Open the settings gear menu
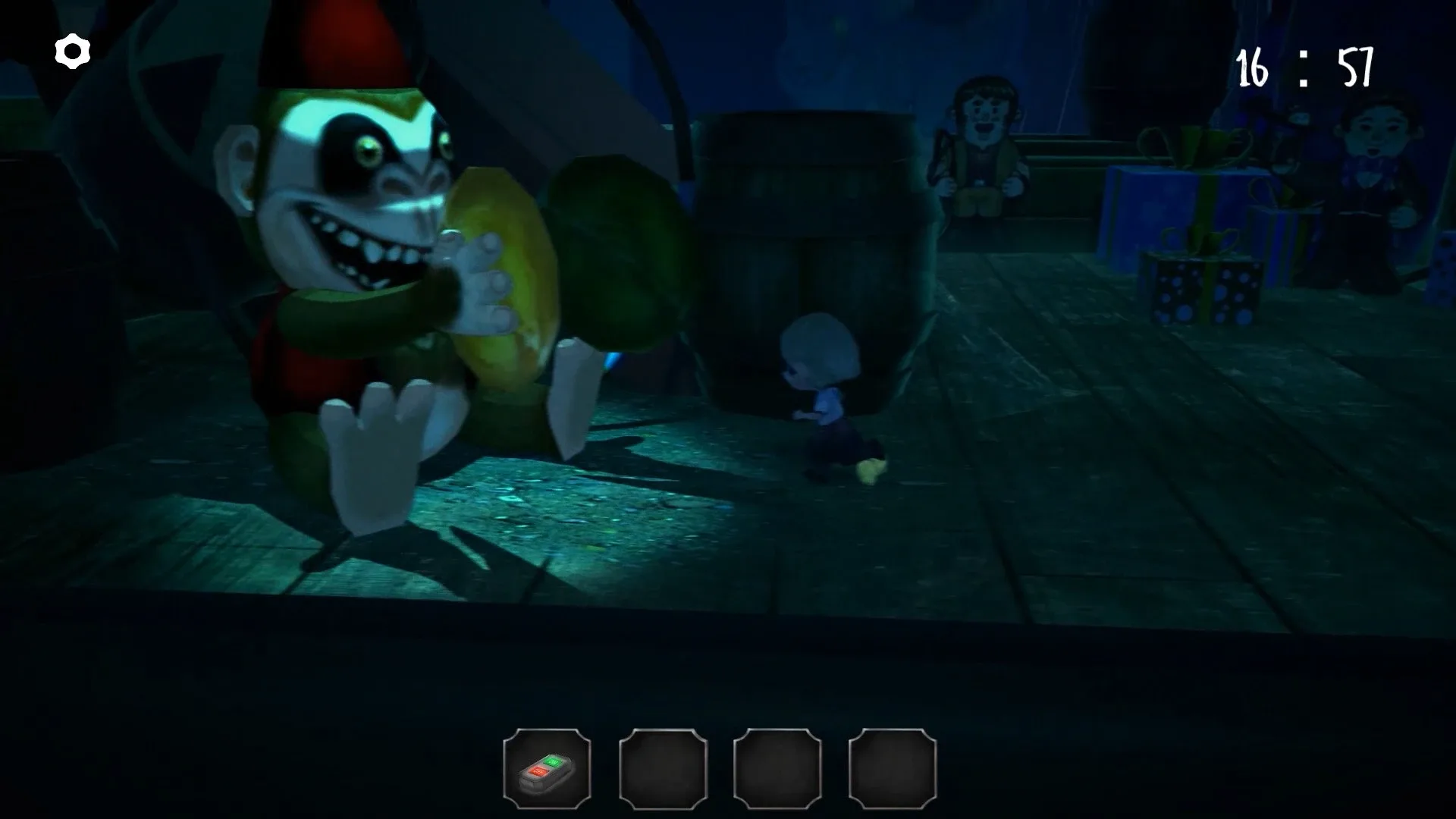 pos(71,51)
